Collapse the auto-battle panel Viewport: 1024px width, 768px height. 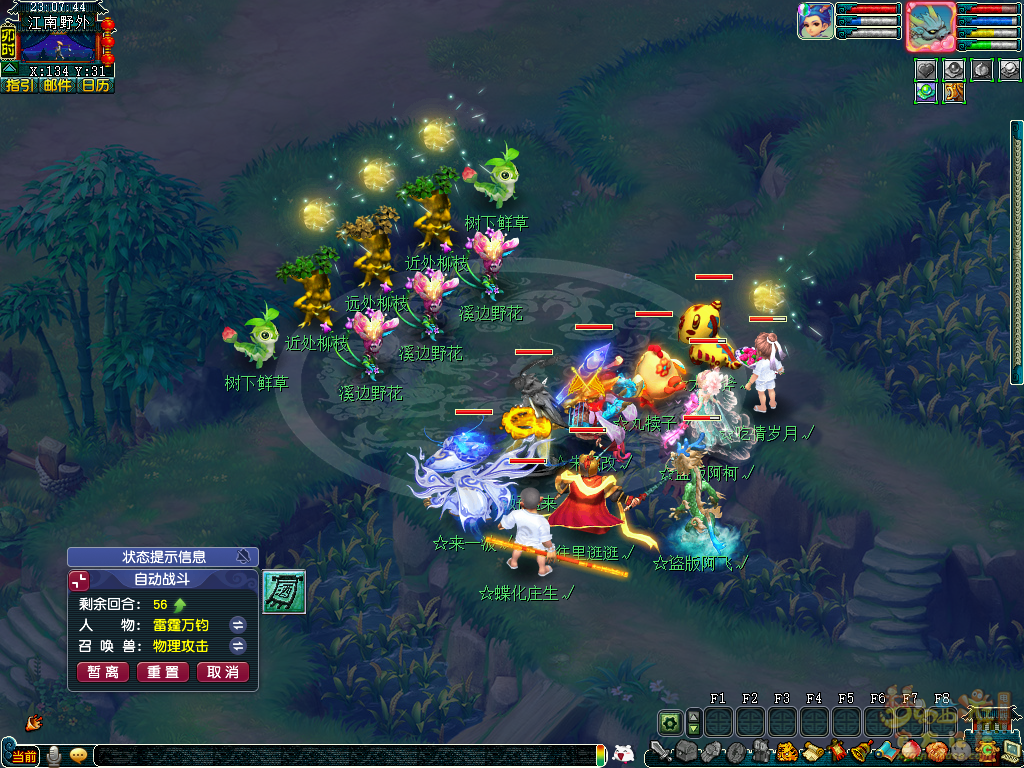(79, 579)
